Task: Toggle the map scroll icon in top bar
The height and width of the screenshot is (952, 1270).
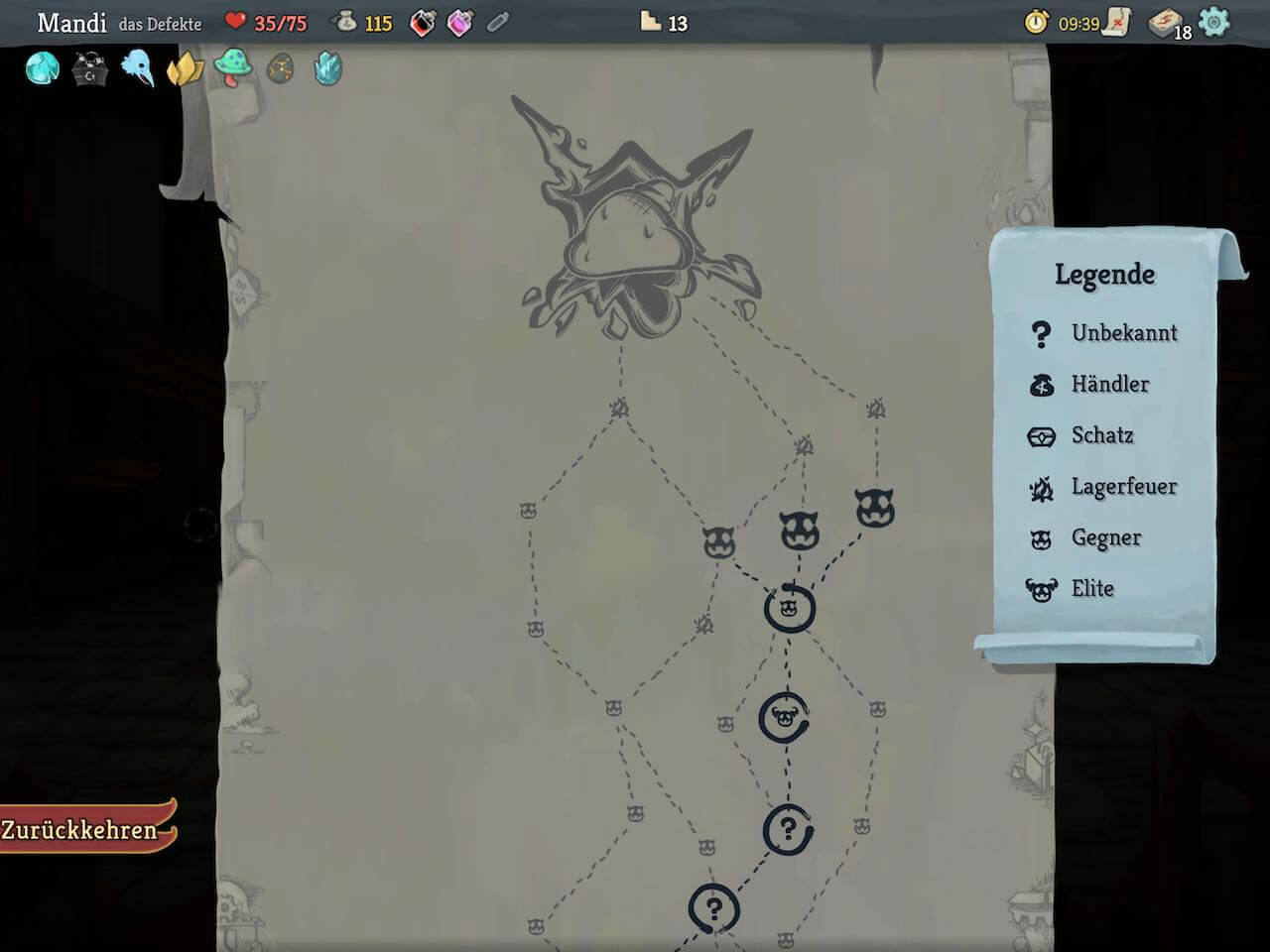Action: pos(1118,22)
